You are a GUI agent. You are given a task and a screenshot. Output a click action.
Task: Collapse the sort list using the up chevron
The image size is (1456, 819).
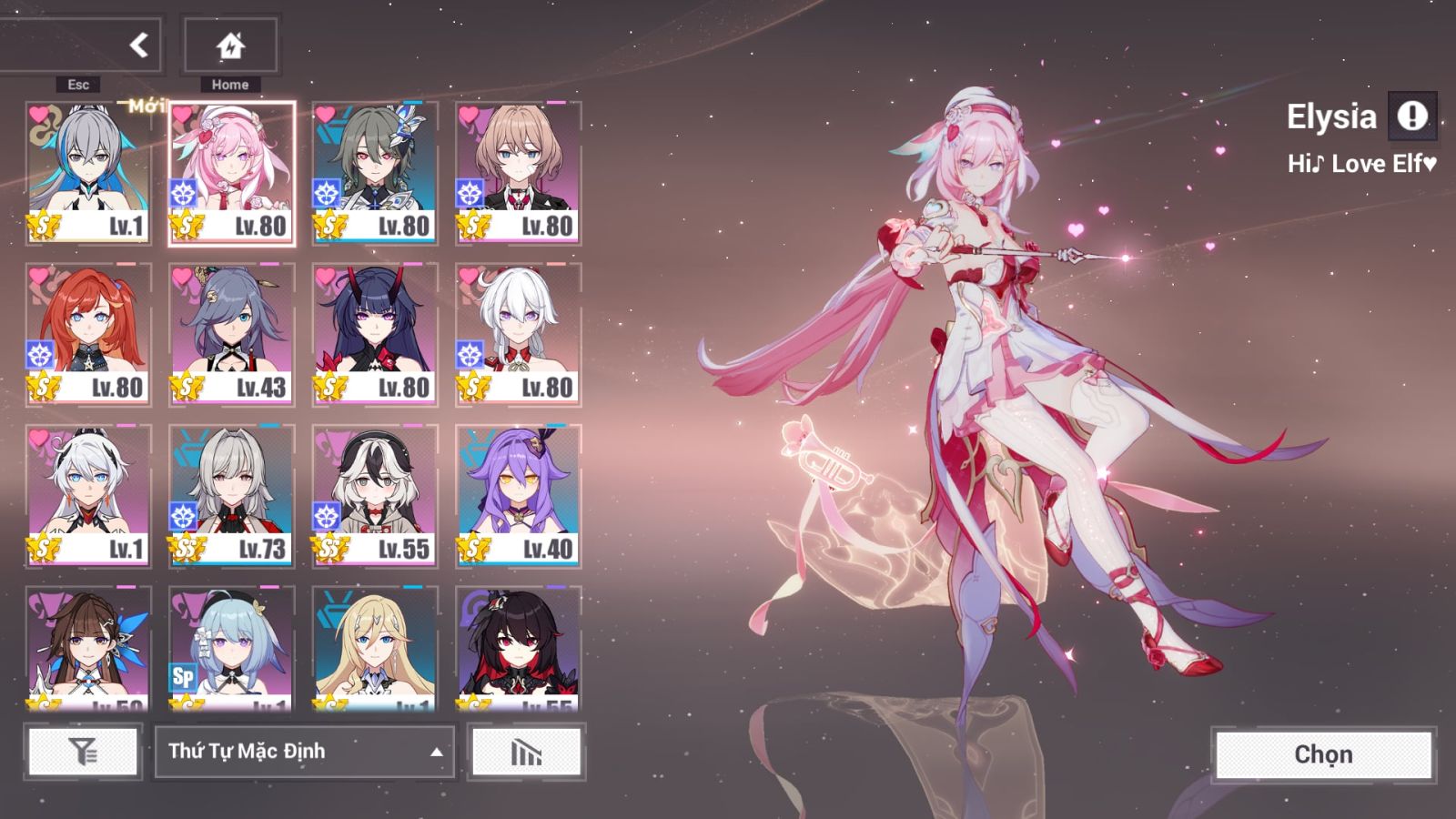pos(435,753)
